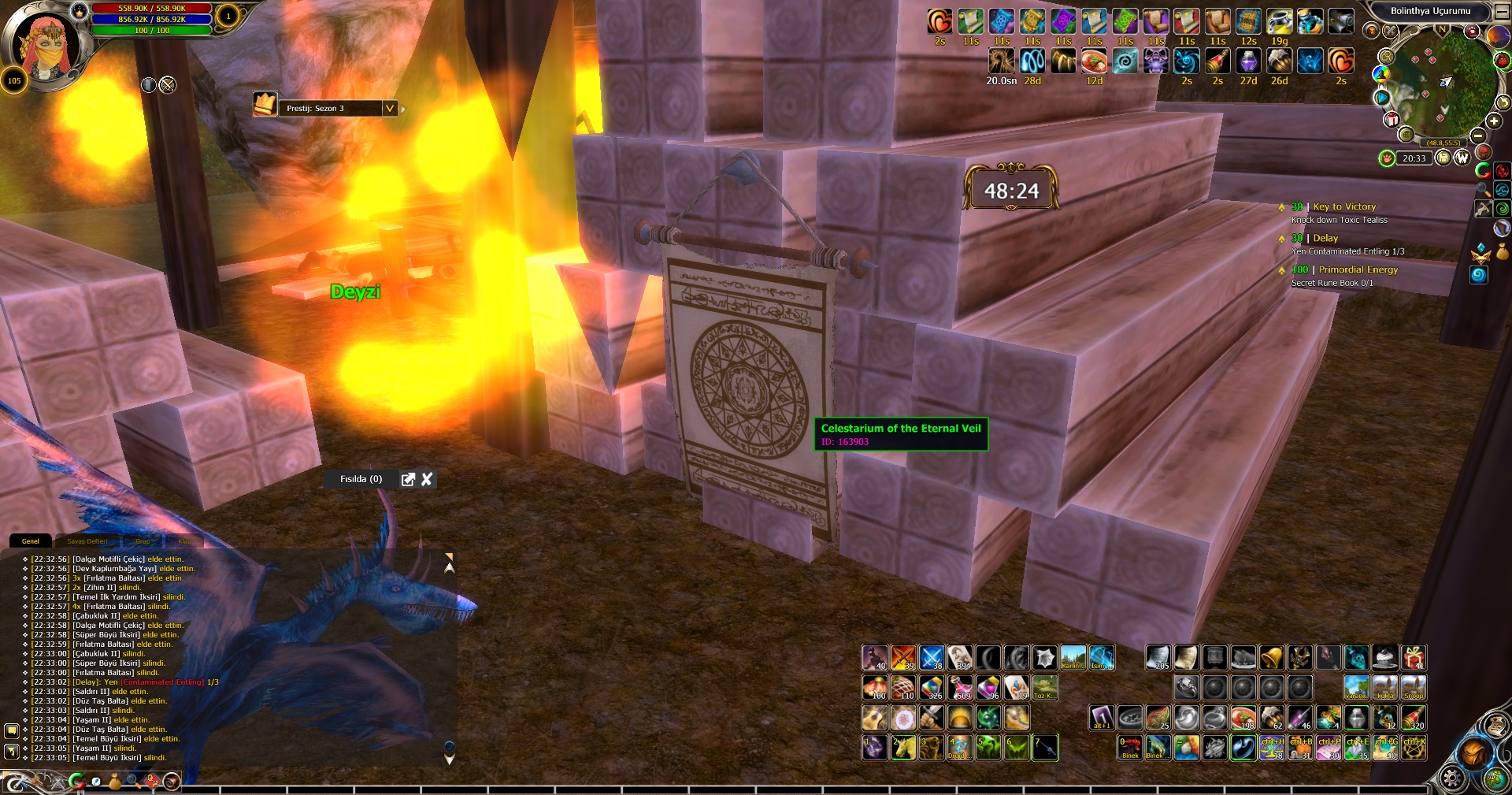
Task: Open the Prestij: Sezon 3 dropdown
Action: pos(390,108)
